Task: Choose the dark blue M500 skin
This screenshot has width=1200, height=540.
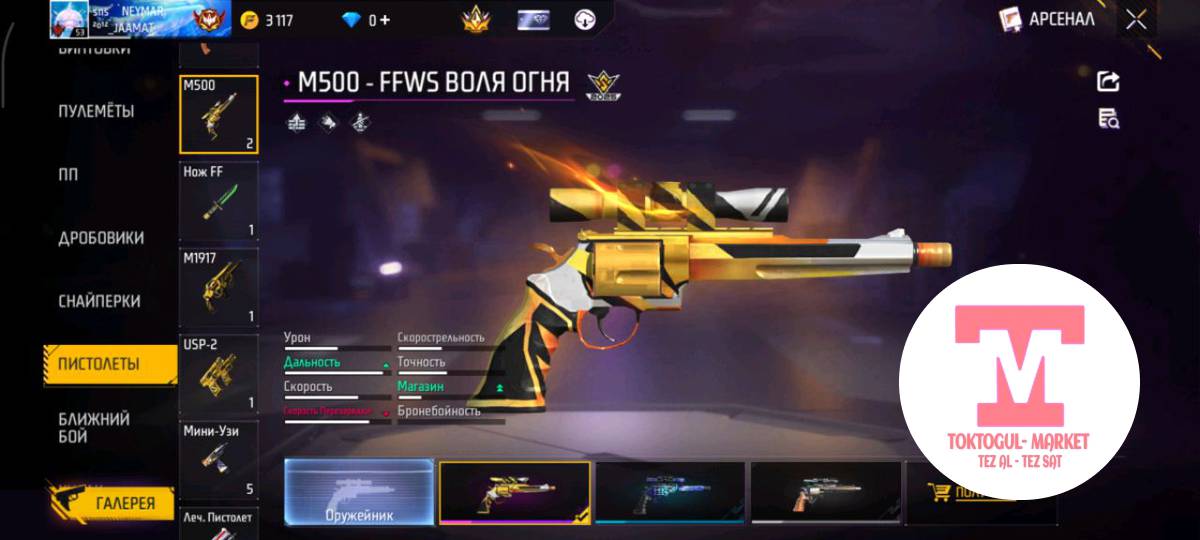Action: 669,492
